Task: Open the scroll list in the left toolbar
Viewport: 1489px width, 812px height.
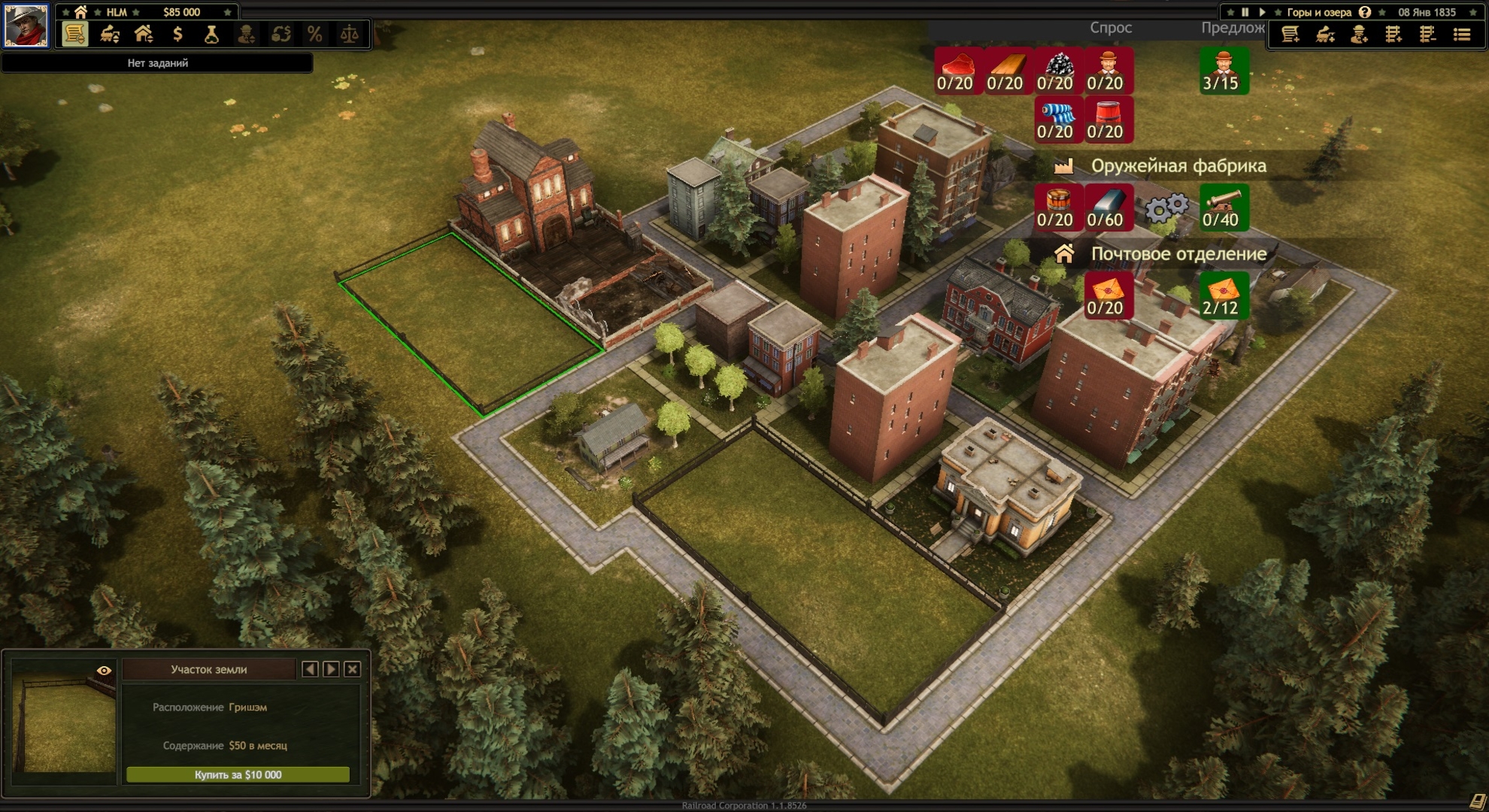Action: [x=74, y=35]
